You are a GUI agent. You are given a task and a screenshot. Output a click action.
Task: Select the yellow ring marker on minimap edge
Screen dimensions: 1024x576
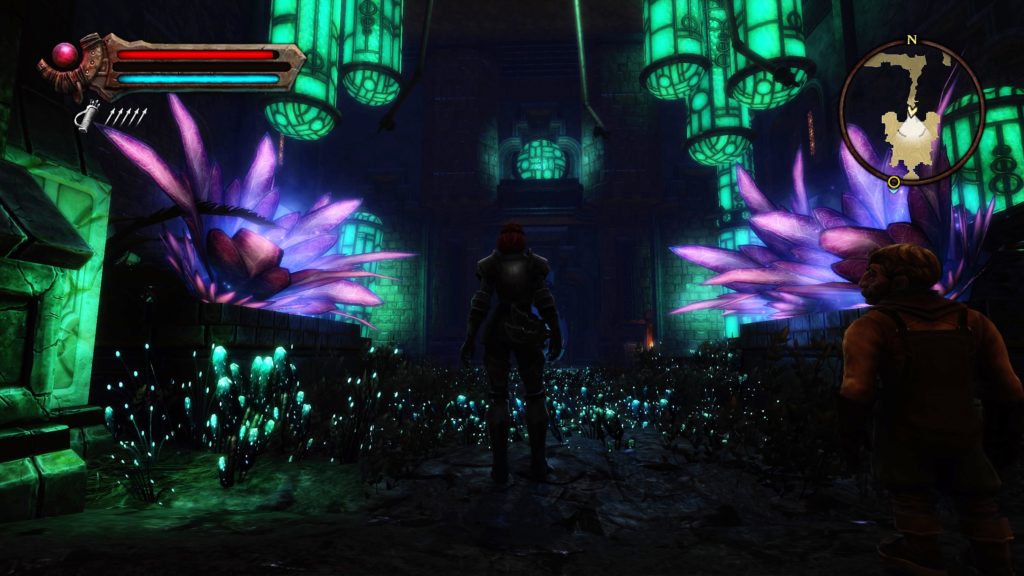pyautogui.click(x=893, y=182)
